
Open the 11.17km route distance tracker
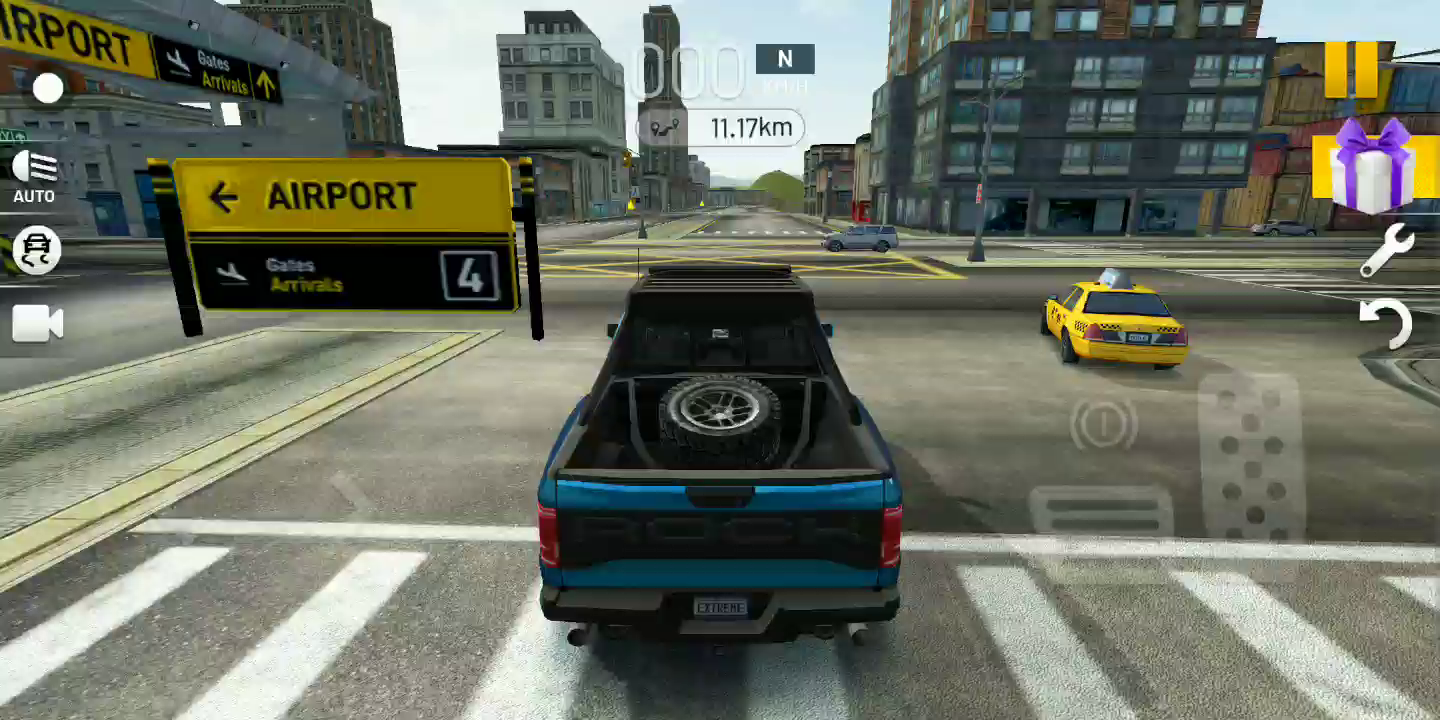(720, 128)
